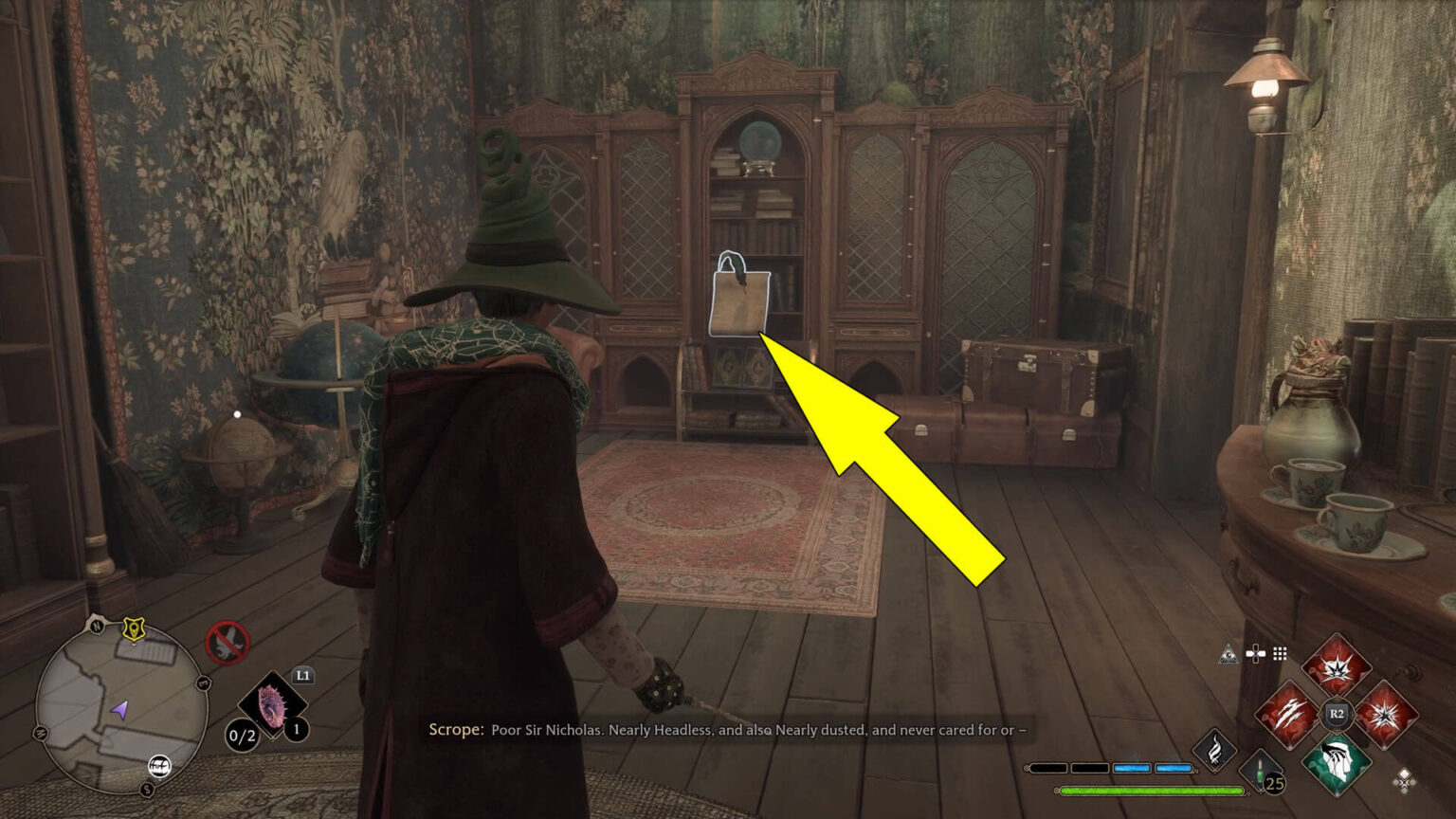The image size is (1456, 819).
Task: Click the triangular Ancient Magic eye icon
Action: click(1228, 655)
